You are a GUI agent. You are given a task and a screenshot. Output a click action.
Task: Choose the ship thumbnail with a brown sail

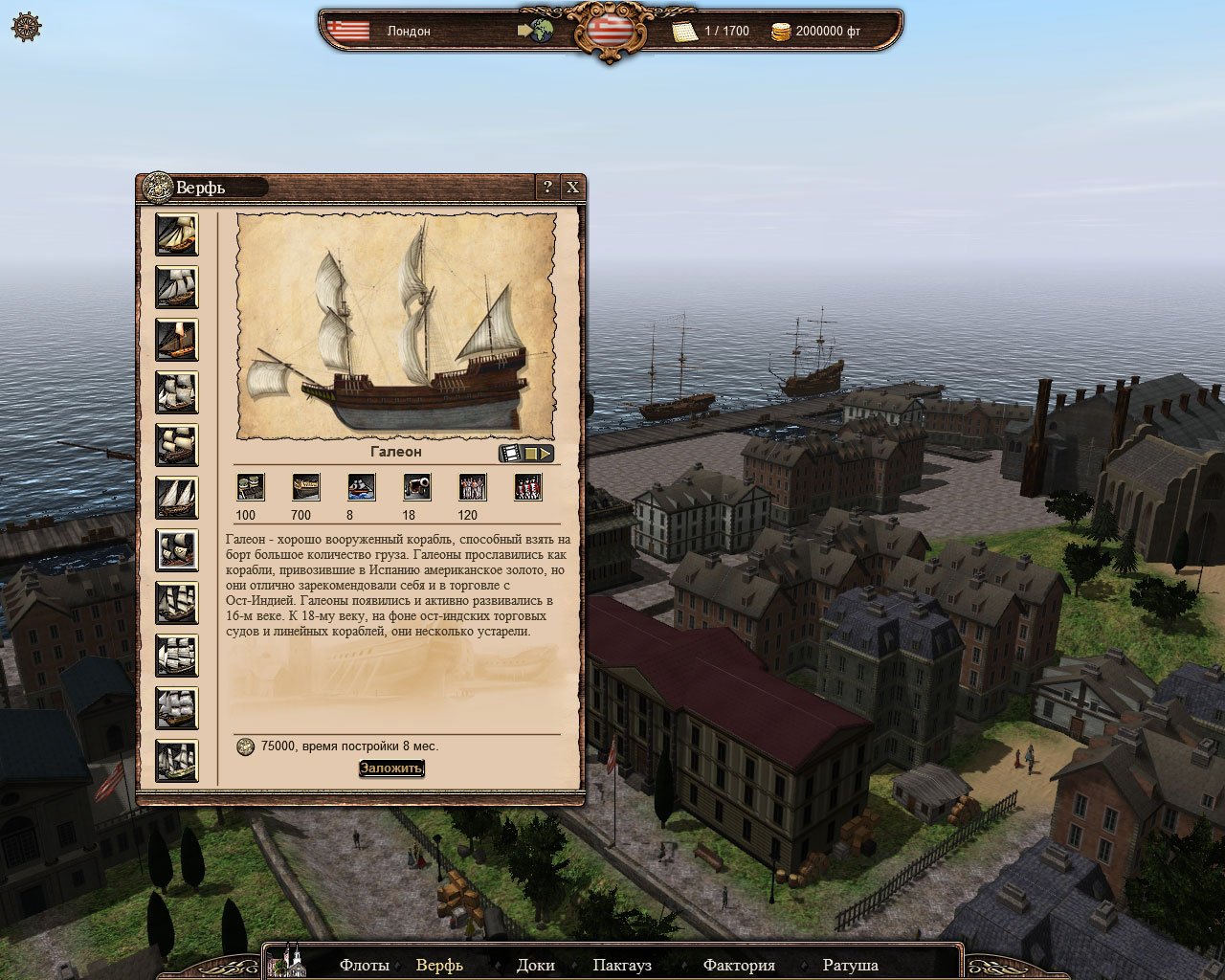(x=177, y=340)
